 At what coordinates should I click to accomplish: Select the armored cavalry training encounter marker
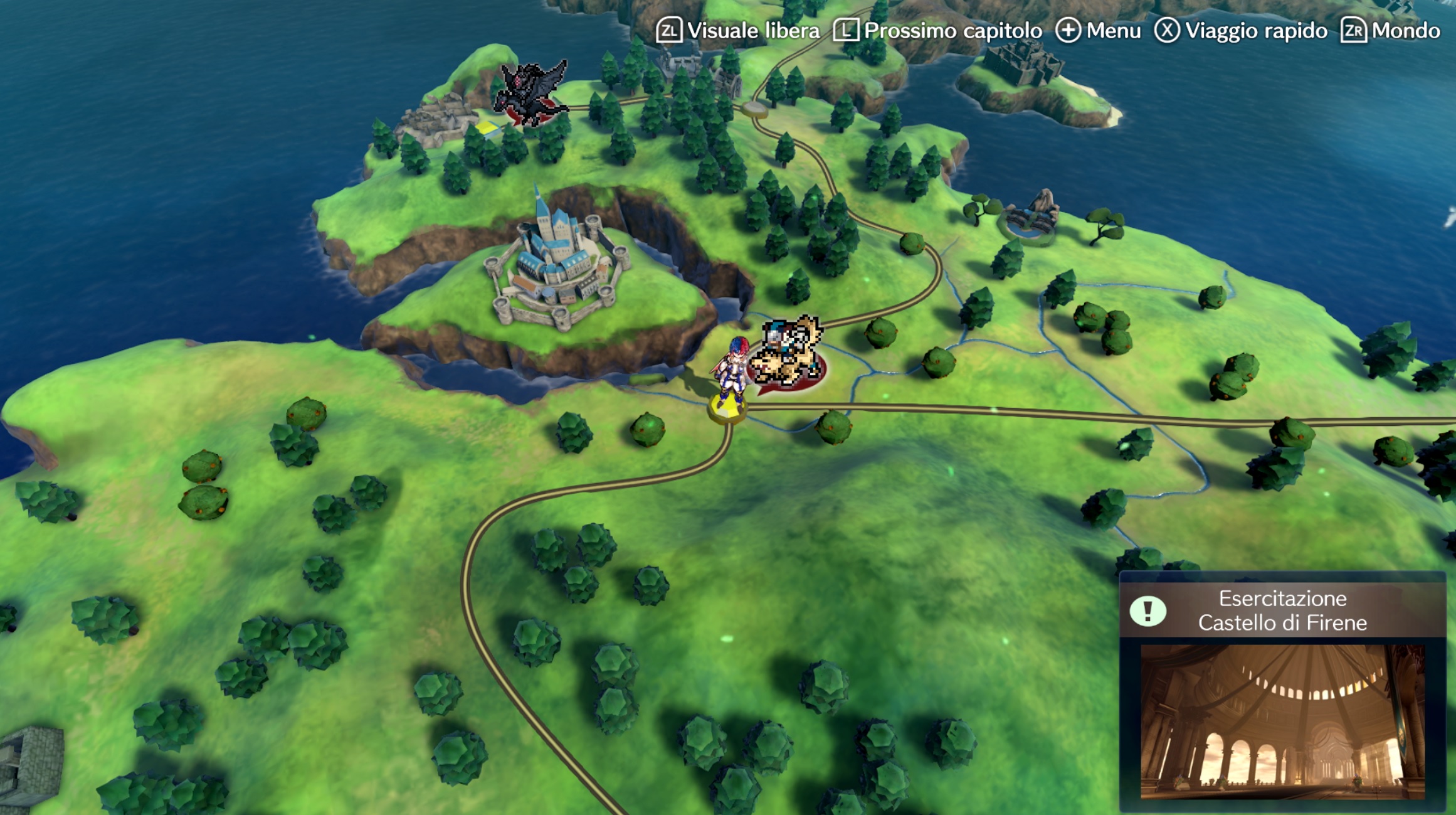[x=787, y=353]
